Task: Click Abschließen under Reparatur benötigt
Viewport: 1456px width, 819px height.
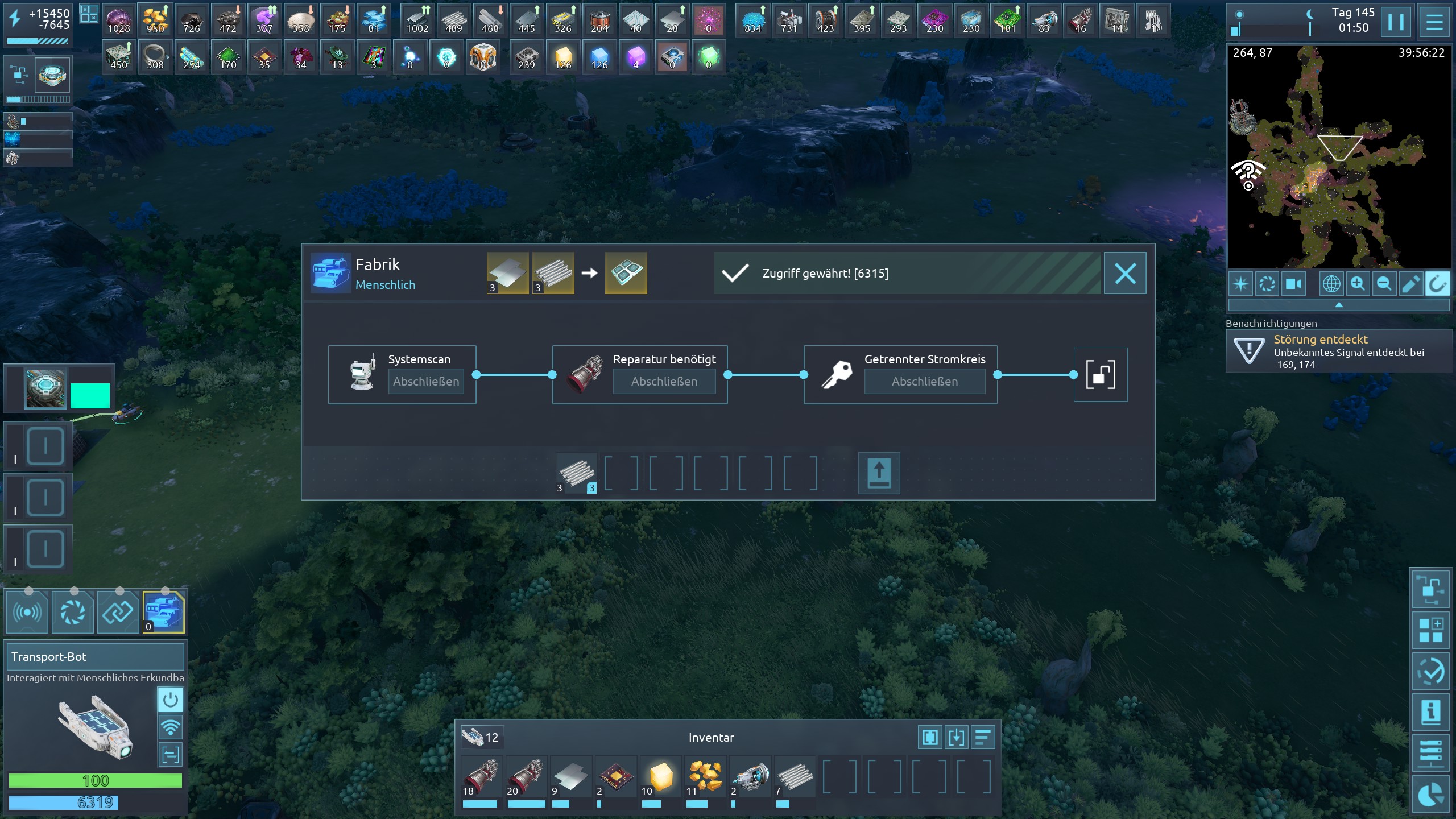Action: tap(664, 381)
